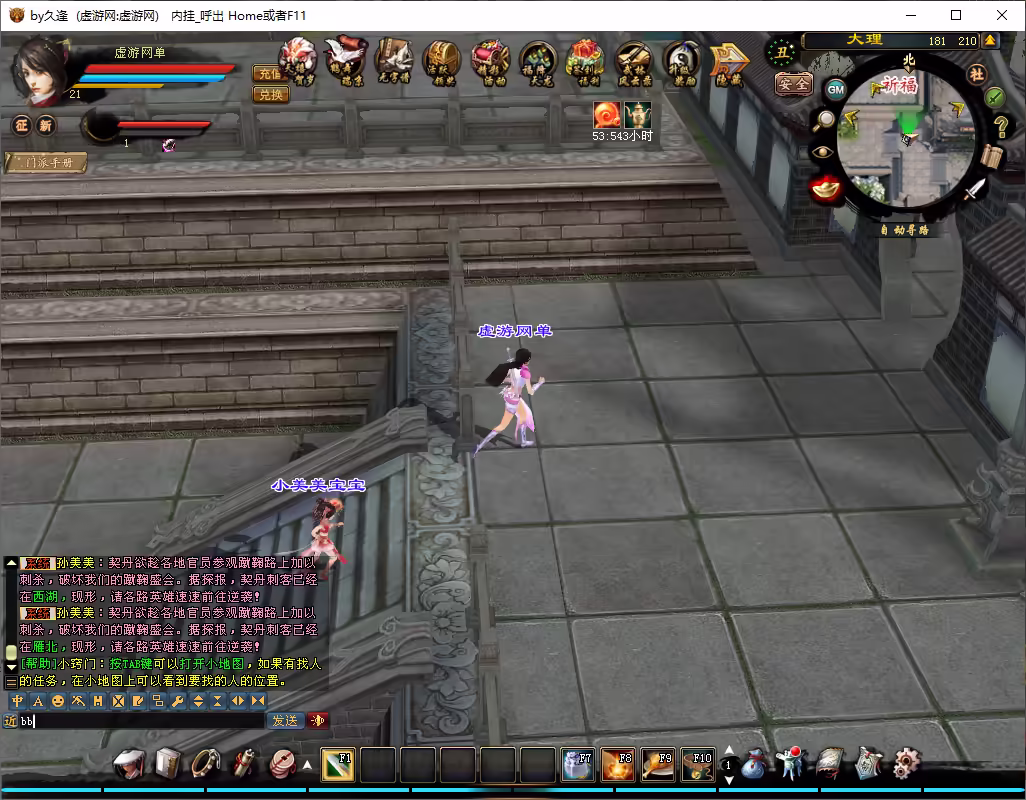This screenshot has width=1026, height=800.
Task: Click the 隐藏 hide arrow button
Action: click(x=728, y=62)
